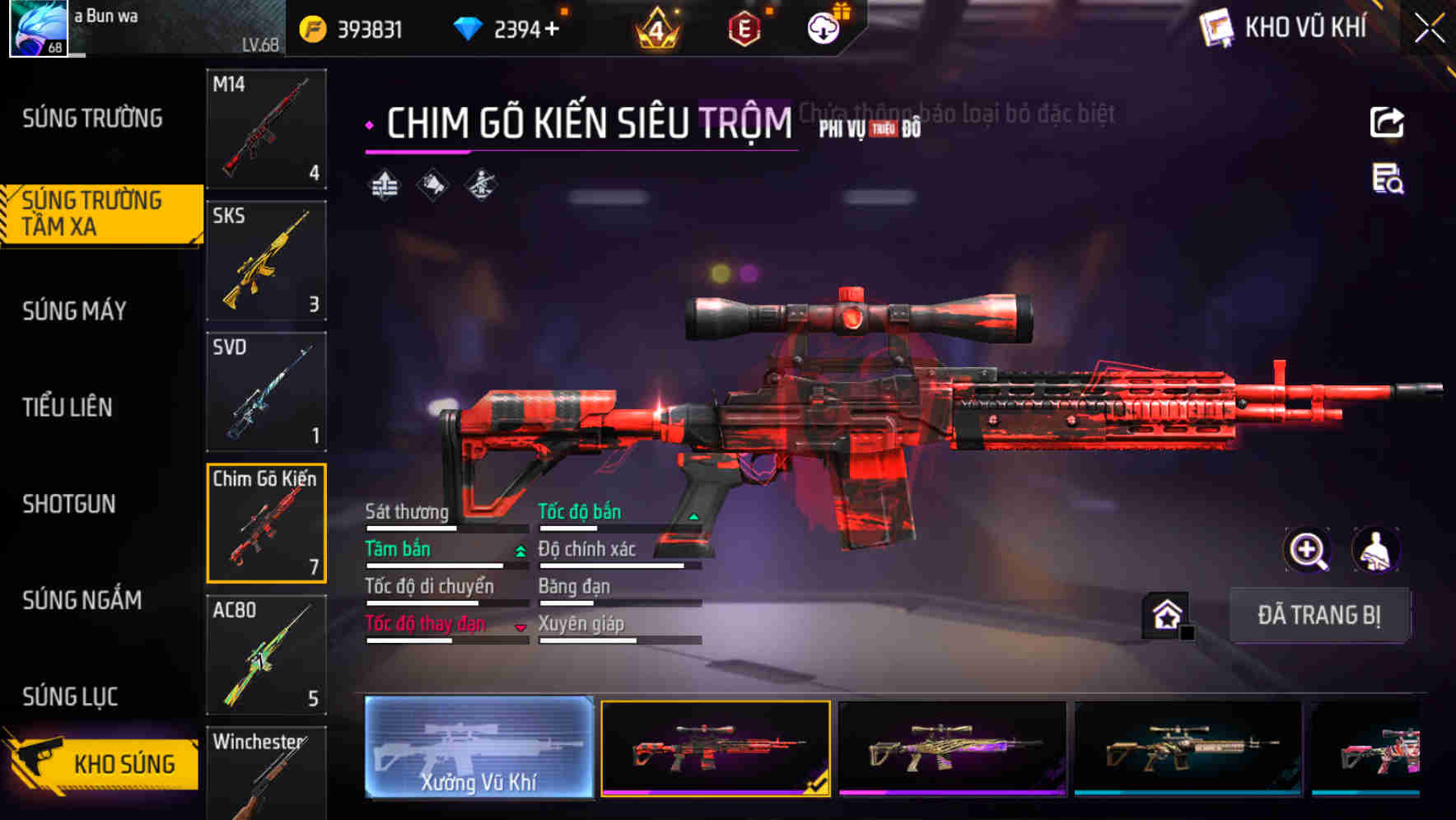Viewport: 1456px width, 820px height.
Task: Select the golden SKS skin thumbnail
Action: [265, 261]
